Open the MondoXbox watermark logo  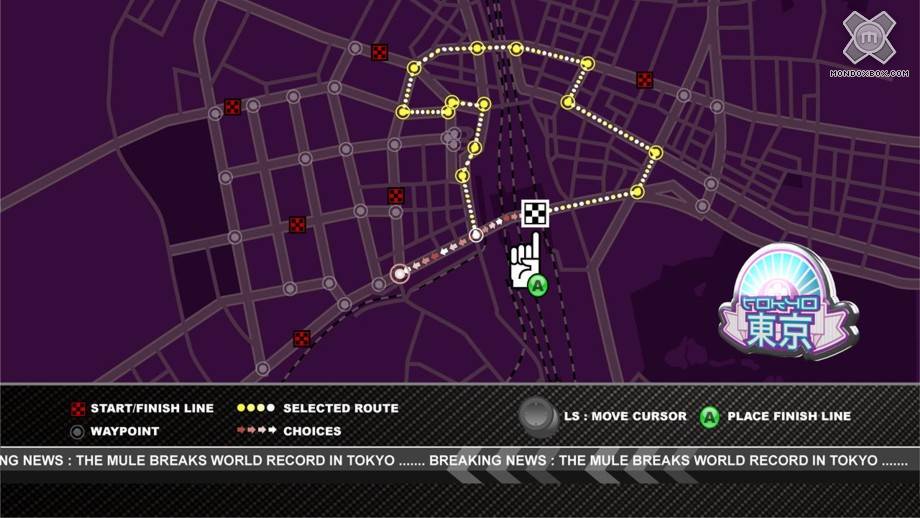(x=868, y=45)
